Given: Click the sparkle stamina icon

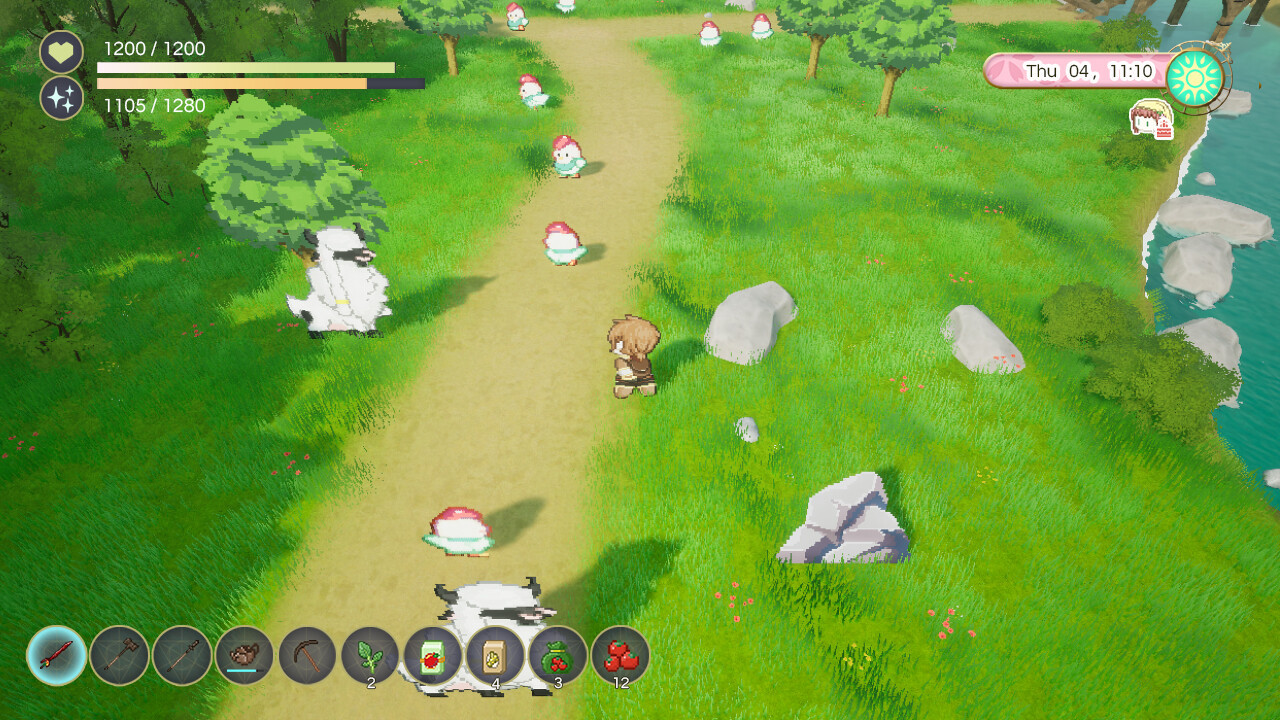Looking at the screenshot, I should [x=62, y=98].
